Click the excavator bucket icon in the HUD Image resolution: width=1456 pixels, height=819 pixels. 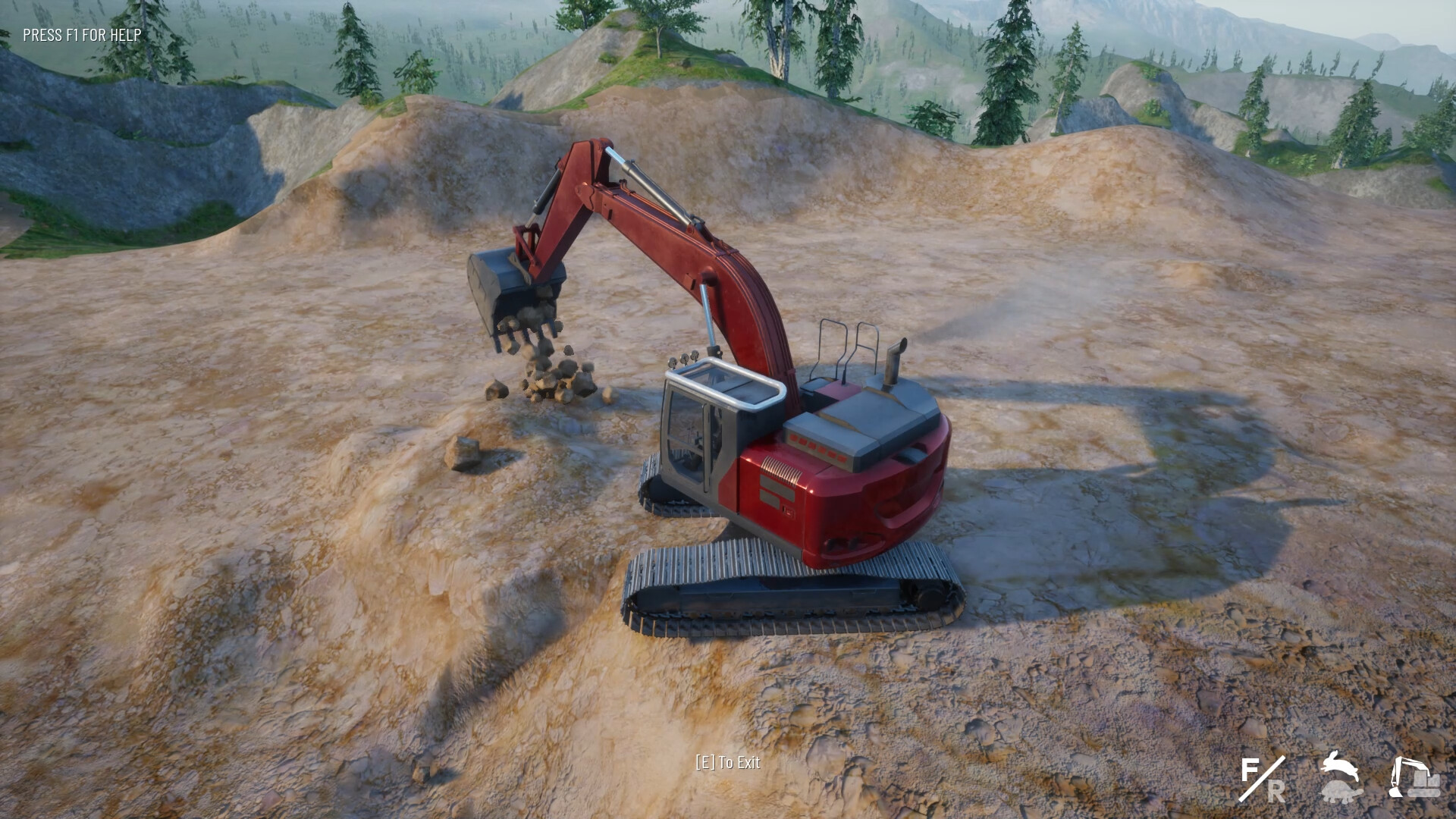pyautogui.click(x=1394, y=791)
